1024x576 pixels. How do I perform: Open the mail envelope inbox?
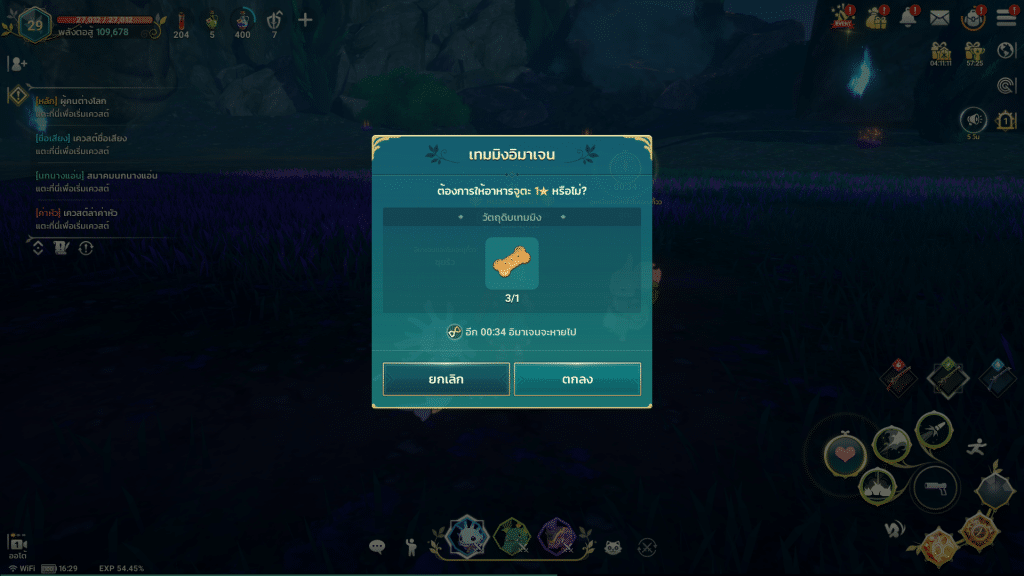[x=940, y=18]
